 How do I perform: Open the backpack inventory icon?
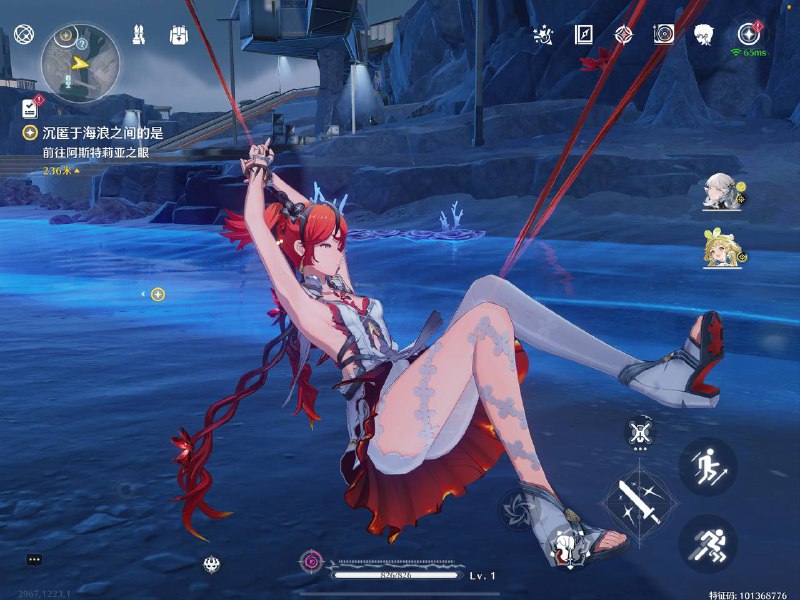pos(179,36)
